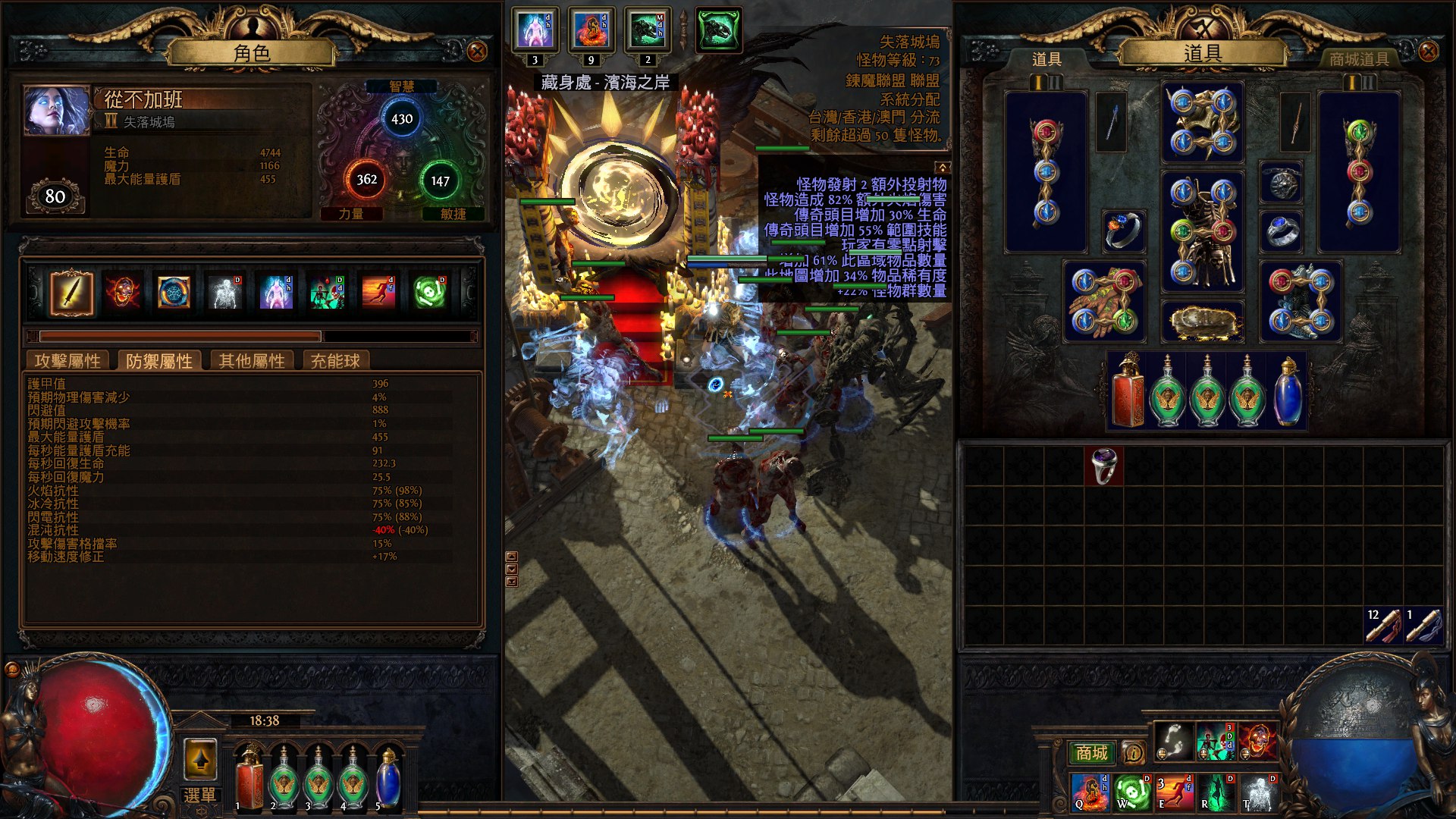Select the equipped body armour slot
1456x819 pixels.
[1203, 231]
